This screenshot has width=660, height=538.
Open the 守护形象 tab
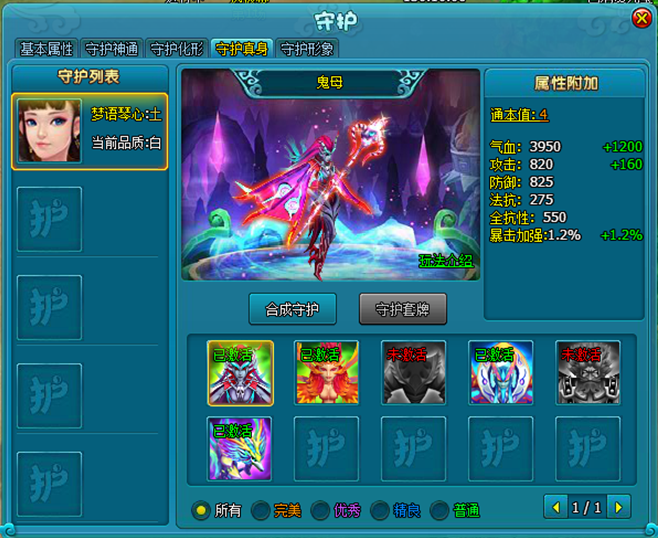pos(307,49)
